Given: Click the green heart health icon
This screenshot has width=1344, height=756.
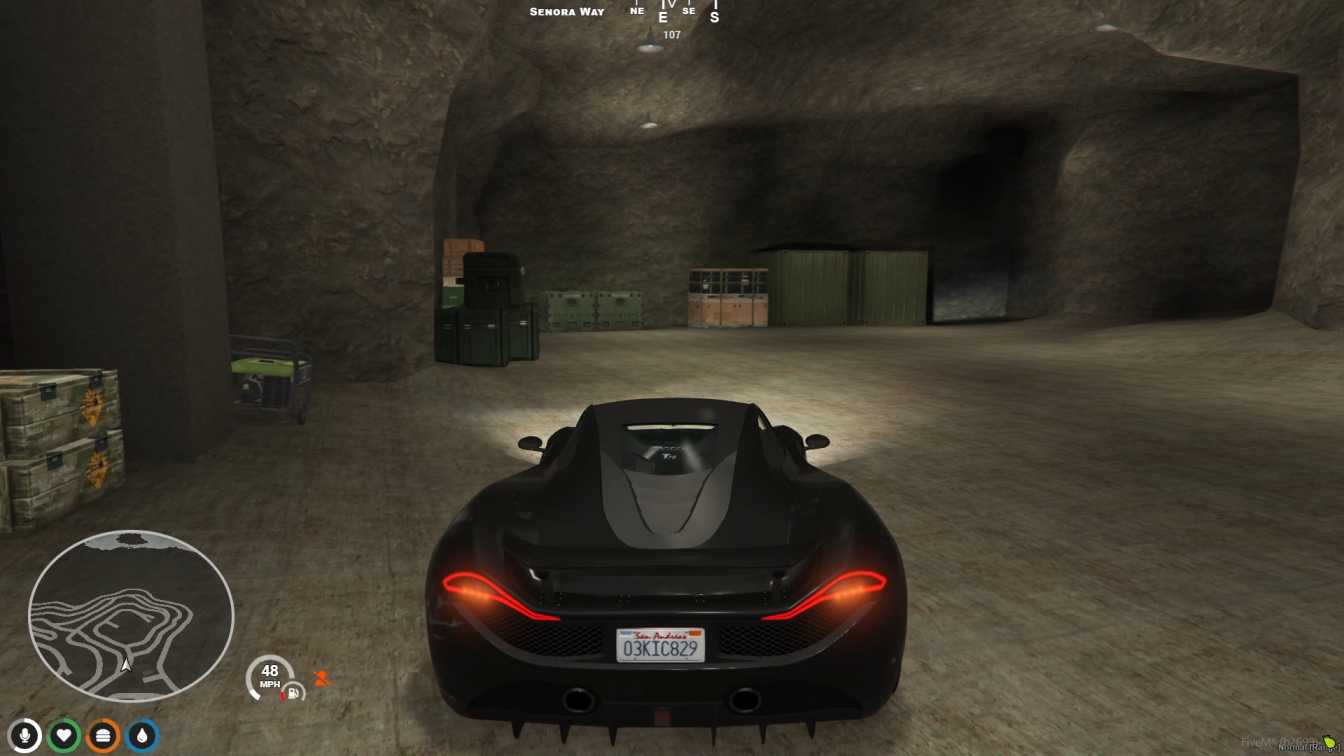Looking at the screenshot, I should 64,736.
